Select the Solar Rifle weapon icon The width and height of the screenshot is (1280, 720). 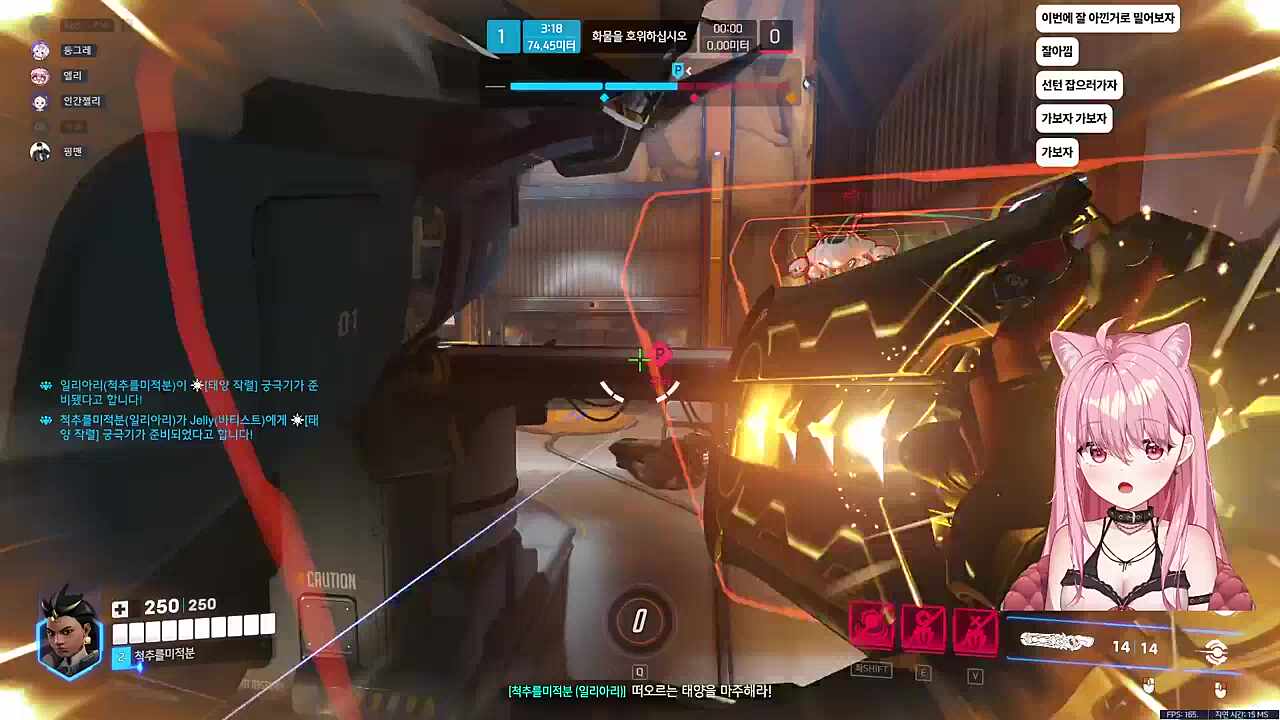(1056, 641)
